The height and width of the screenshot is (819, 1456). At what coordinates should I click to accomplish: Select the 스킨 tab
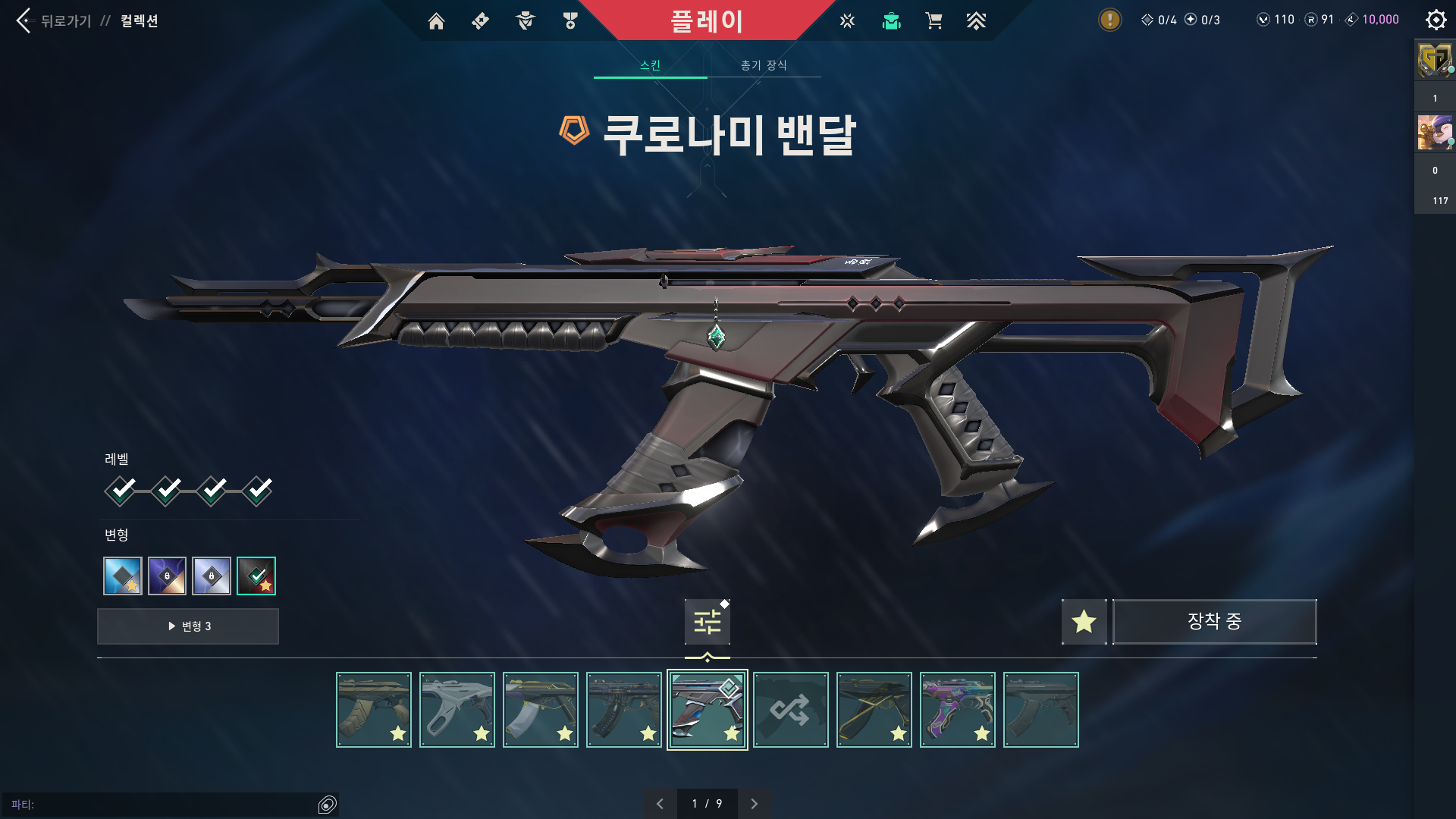coord(651,65)
